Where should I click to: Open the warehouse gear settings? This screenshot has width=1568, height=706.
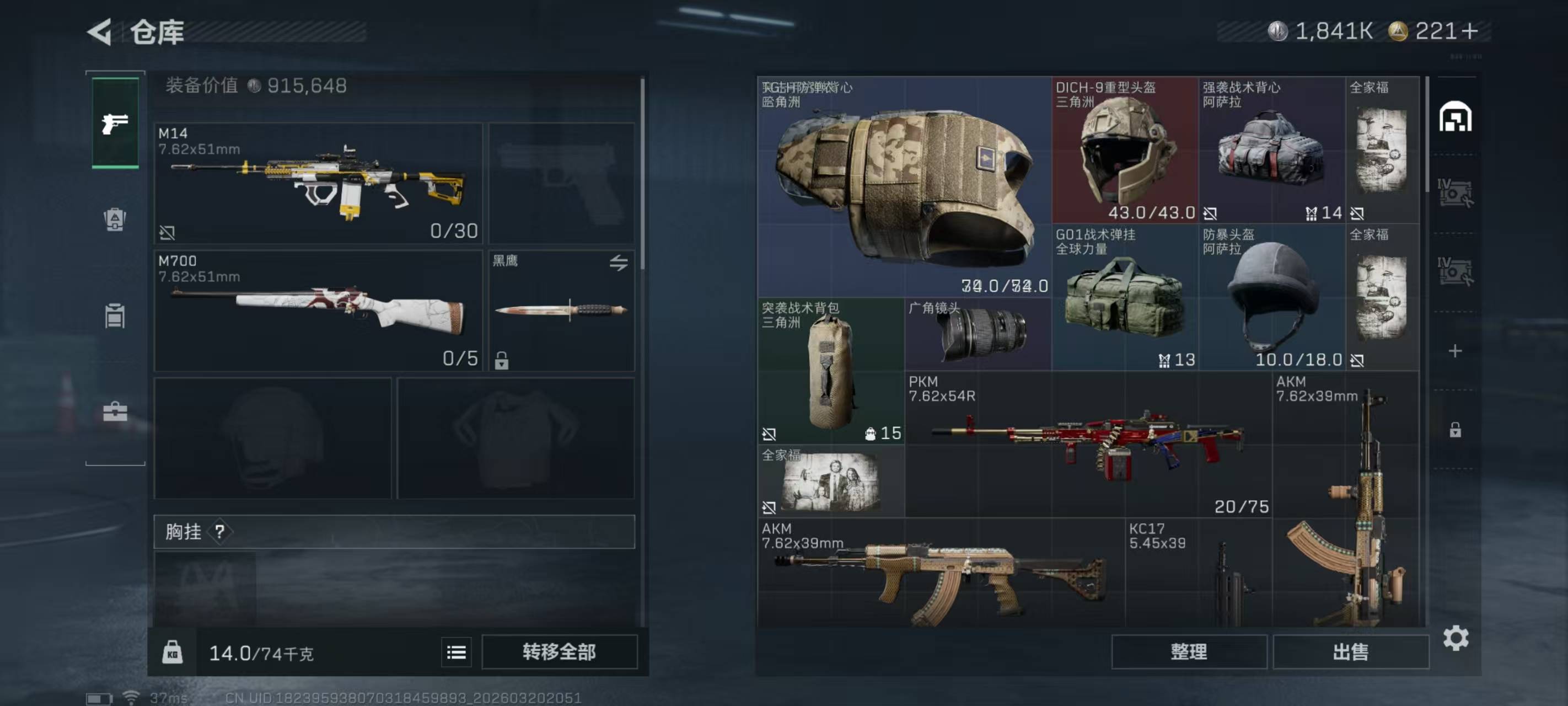[1456, 638]
